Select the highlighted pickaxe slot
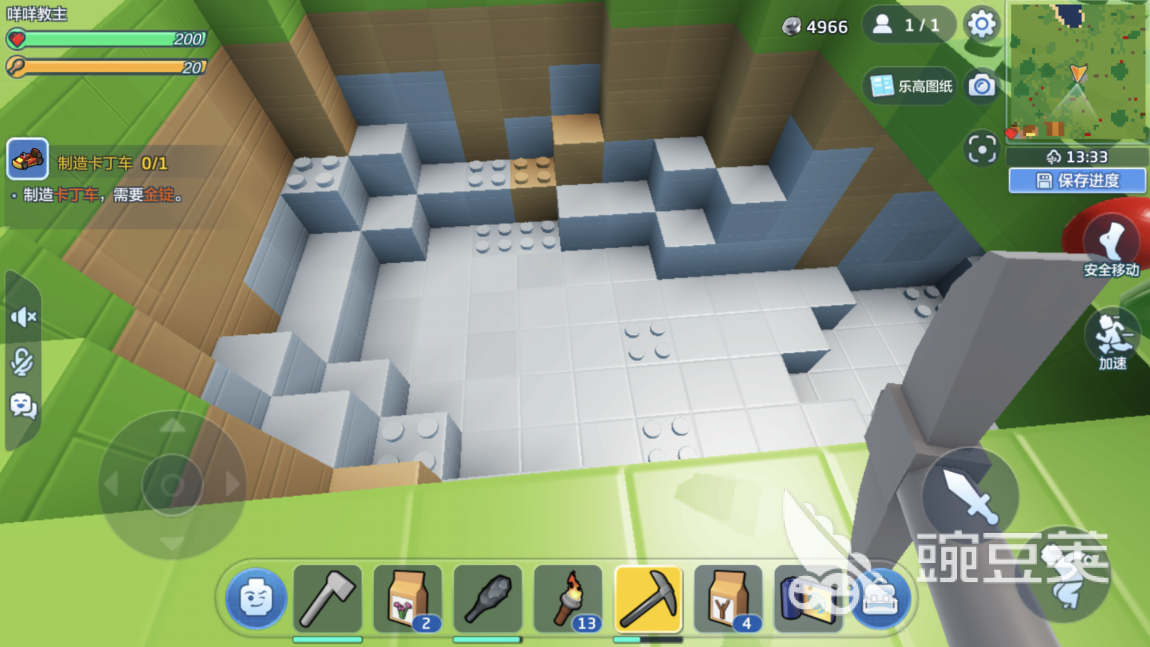1150x647 pixels. pos(648,600)
